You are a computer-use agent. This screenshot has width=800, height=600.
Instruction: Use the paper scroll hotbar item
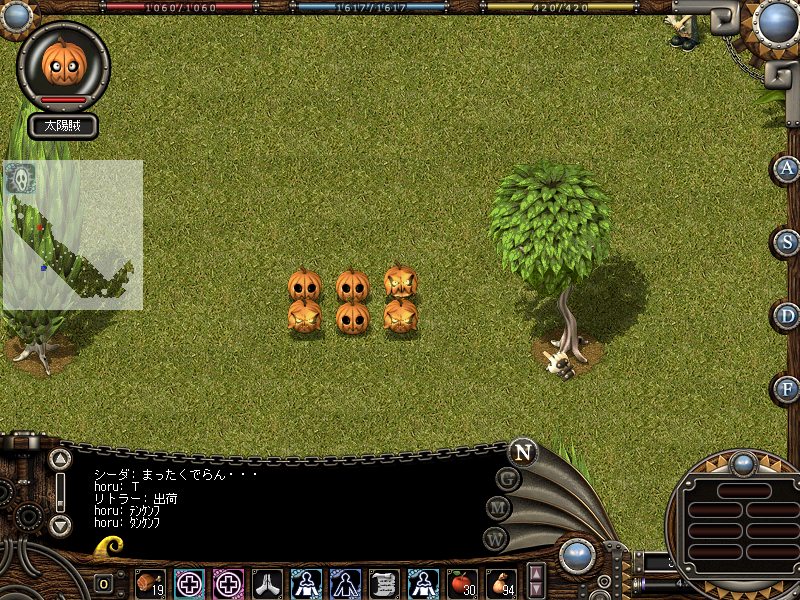point(384,582)
